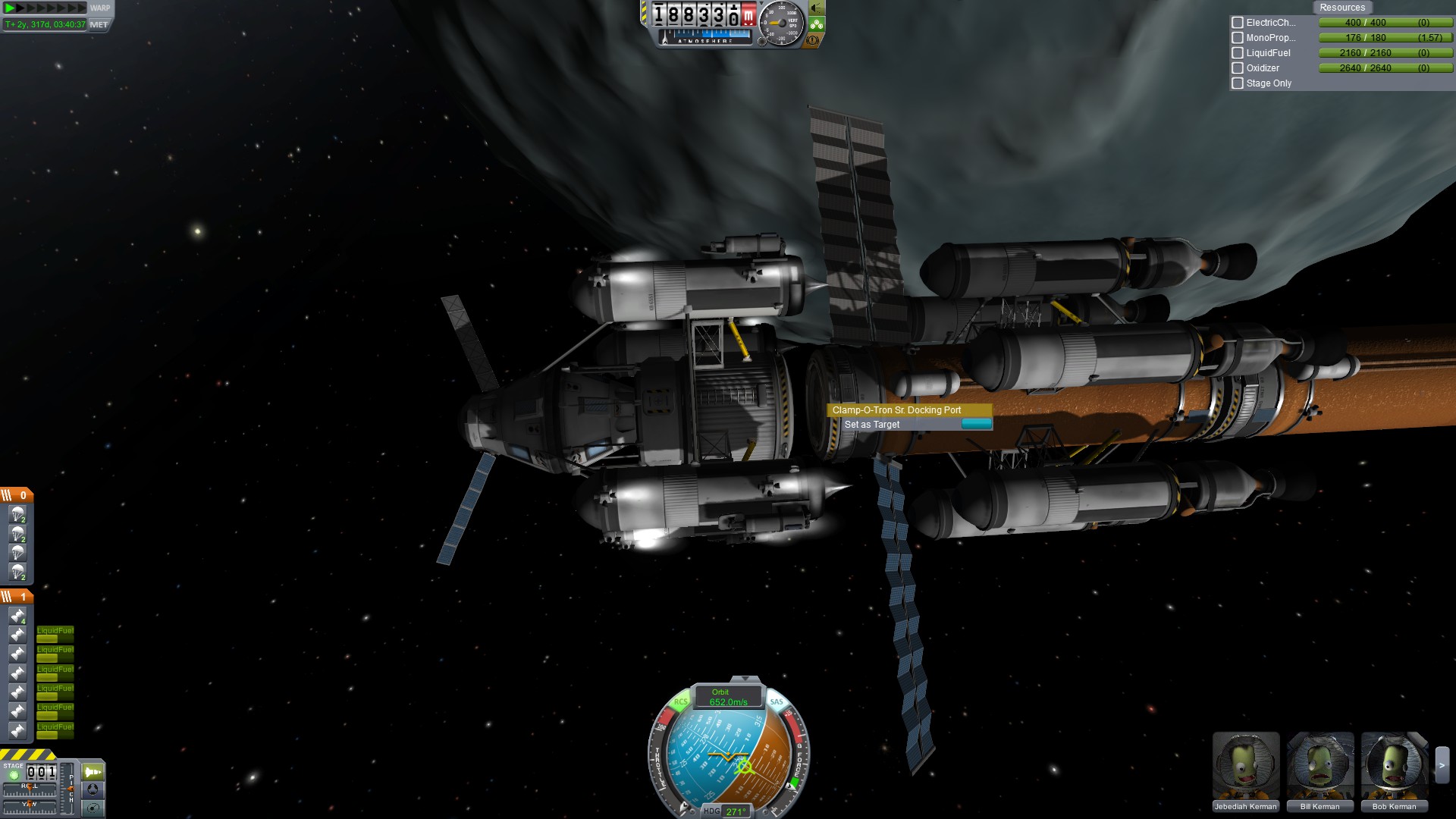This screenshot has width=1456, height=819.
Task: Enable the Stage Only checkbox
Action: pos(1238,83)
